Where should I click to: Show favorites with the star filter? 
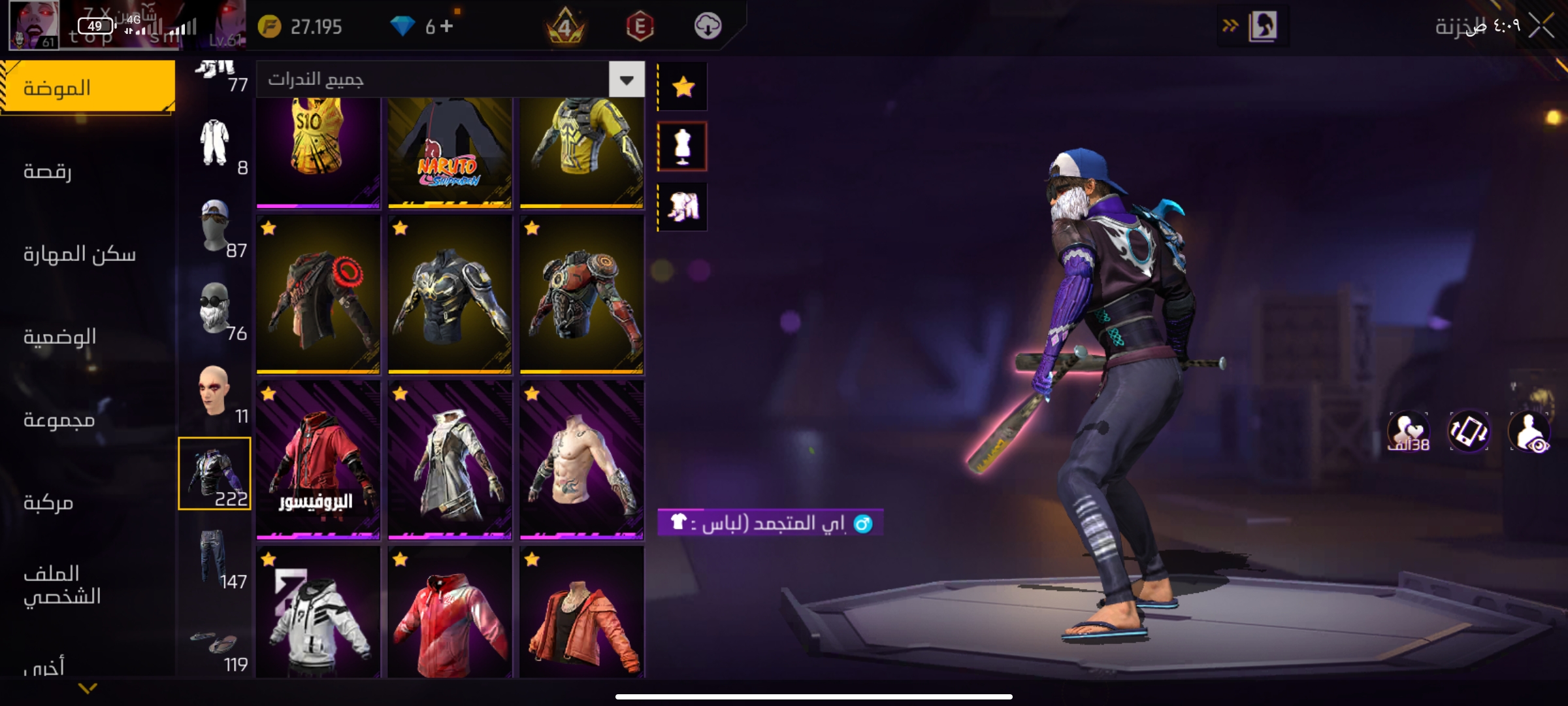pos(683,87)
